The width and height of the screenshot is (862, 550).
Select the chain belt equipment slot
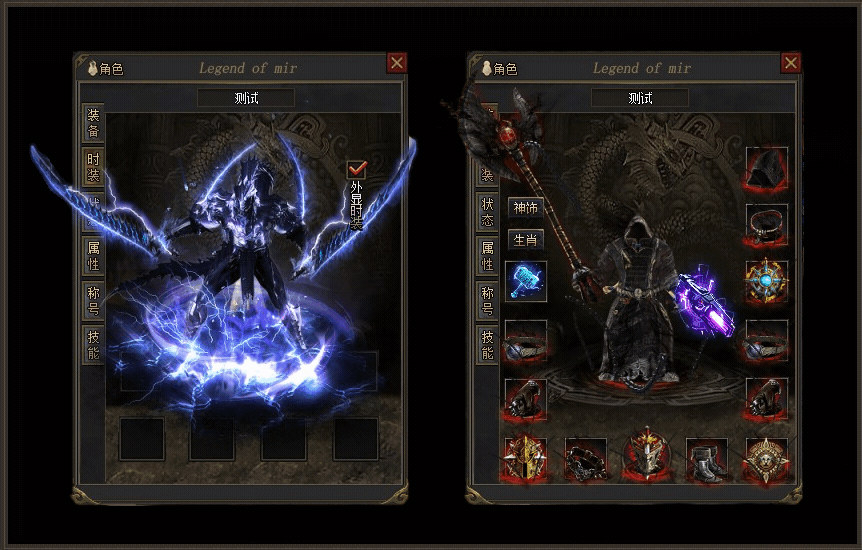tap(586, 460)
